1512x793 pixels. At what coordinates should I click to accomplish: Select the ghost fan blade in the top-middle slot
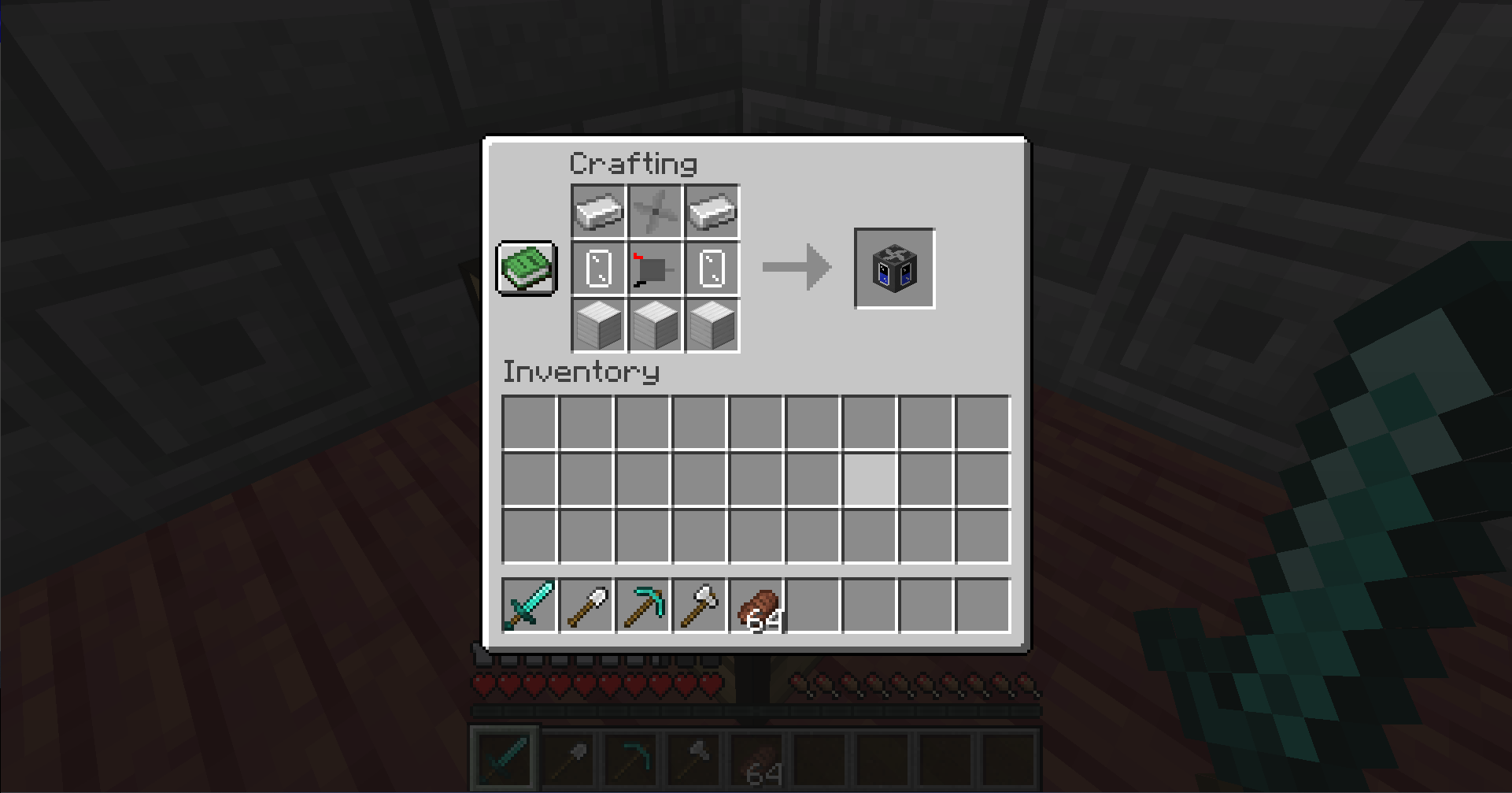655,211
